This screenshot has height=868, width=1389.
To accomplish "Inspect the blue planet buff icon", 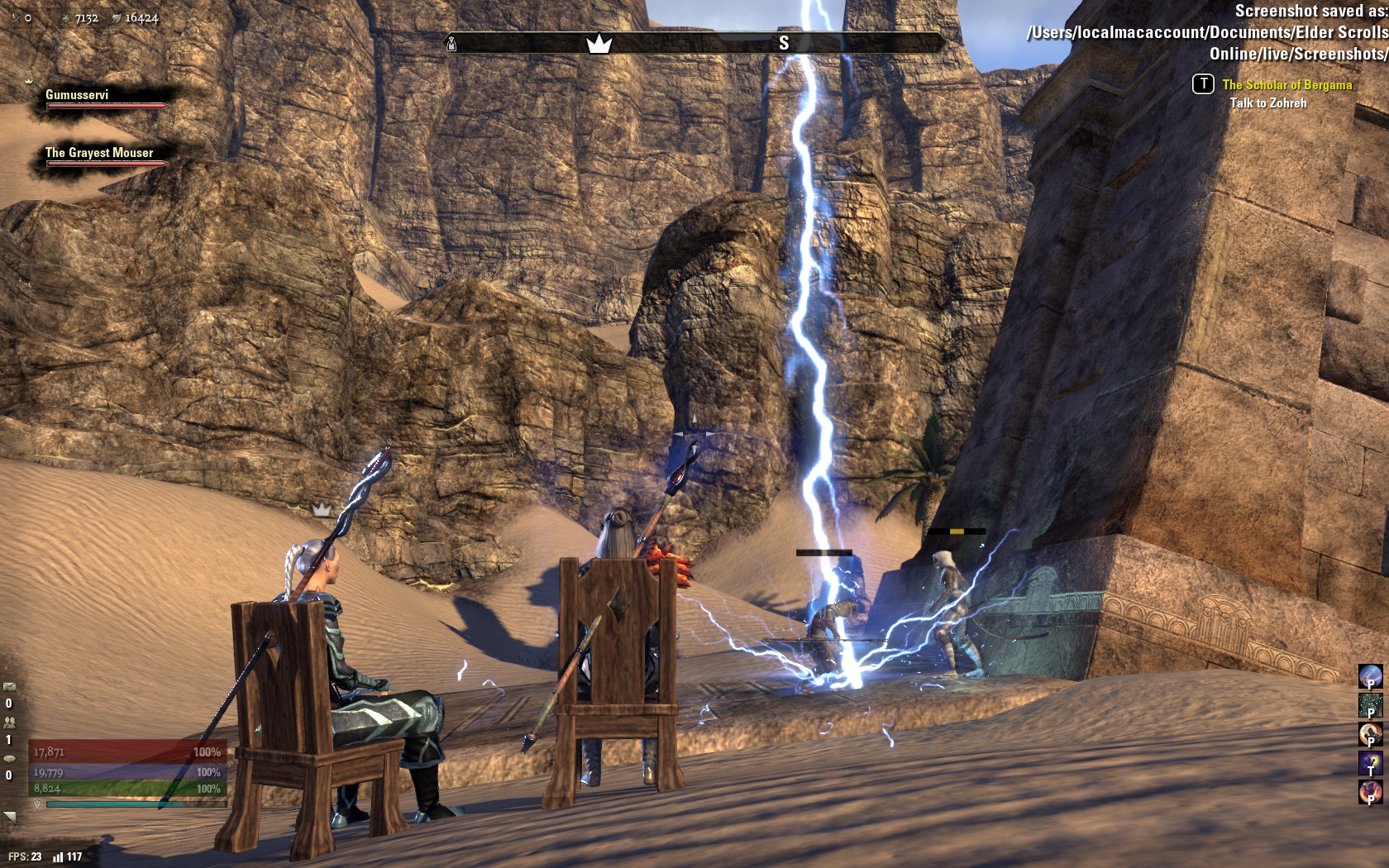I will [x=1370, y=676].
